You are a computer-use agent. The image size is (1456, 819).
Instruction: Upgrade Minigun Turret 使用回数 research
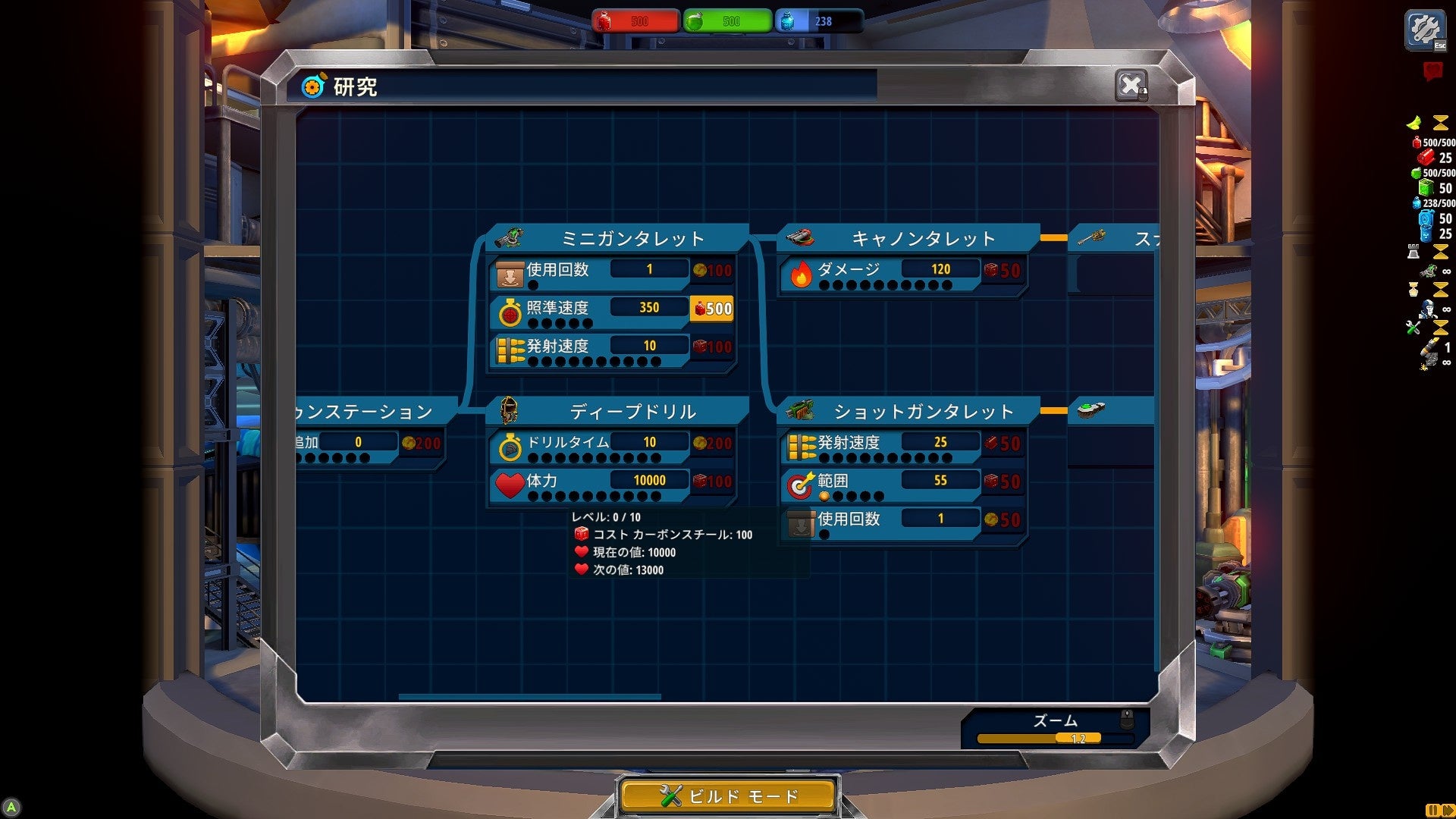pos(712,271)
